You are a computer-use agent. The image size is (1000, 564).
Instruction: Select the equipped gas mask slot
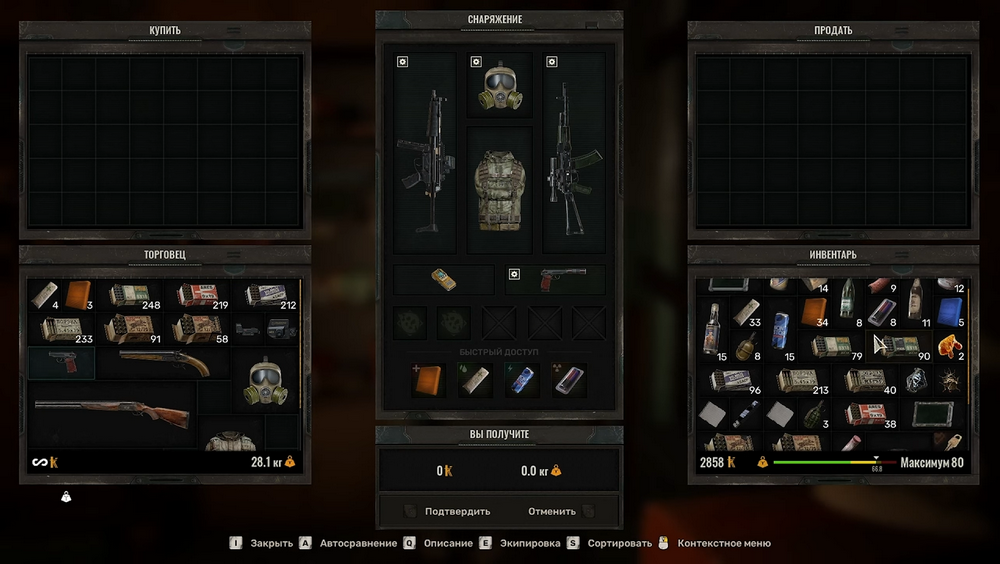tap(499, 85)
